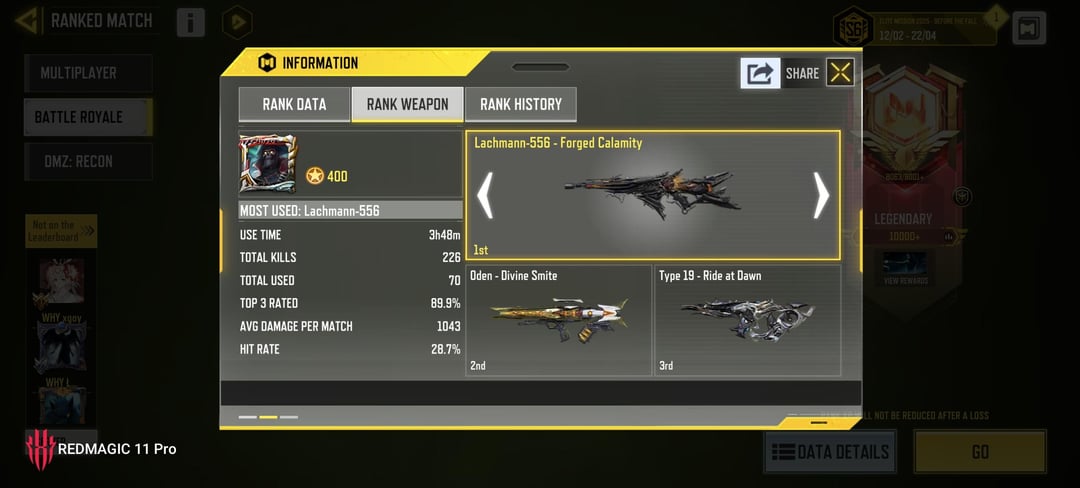View the Rank History tab
1080x488 pixels.
(520, 104)
